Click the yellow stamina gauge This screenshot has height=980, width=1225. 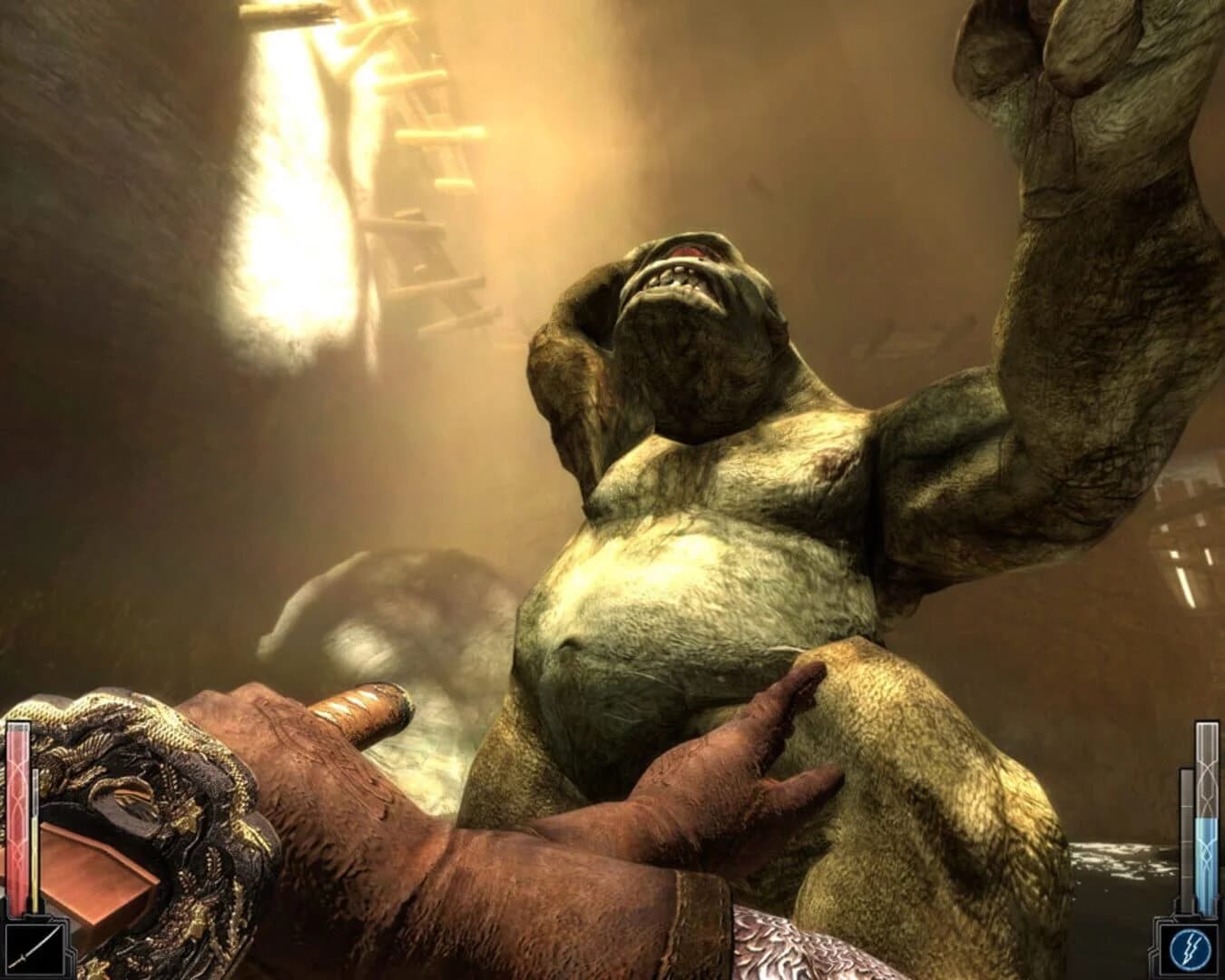click(34, 844)
